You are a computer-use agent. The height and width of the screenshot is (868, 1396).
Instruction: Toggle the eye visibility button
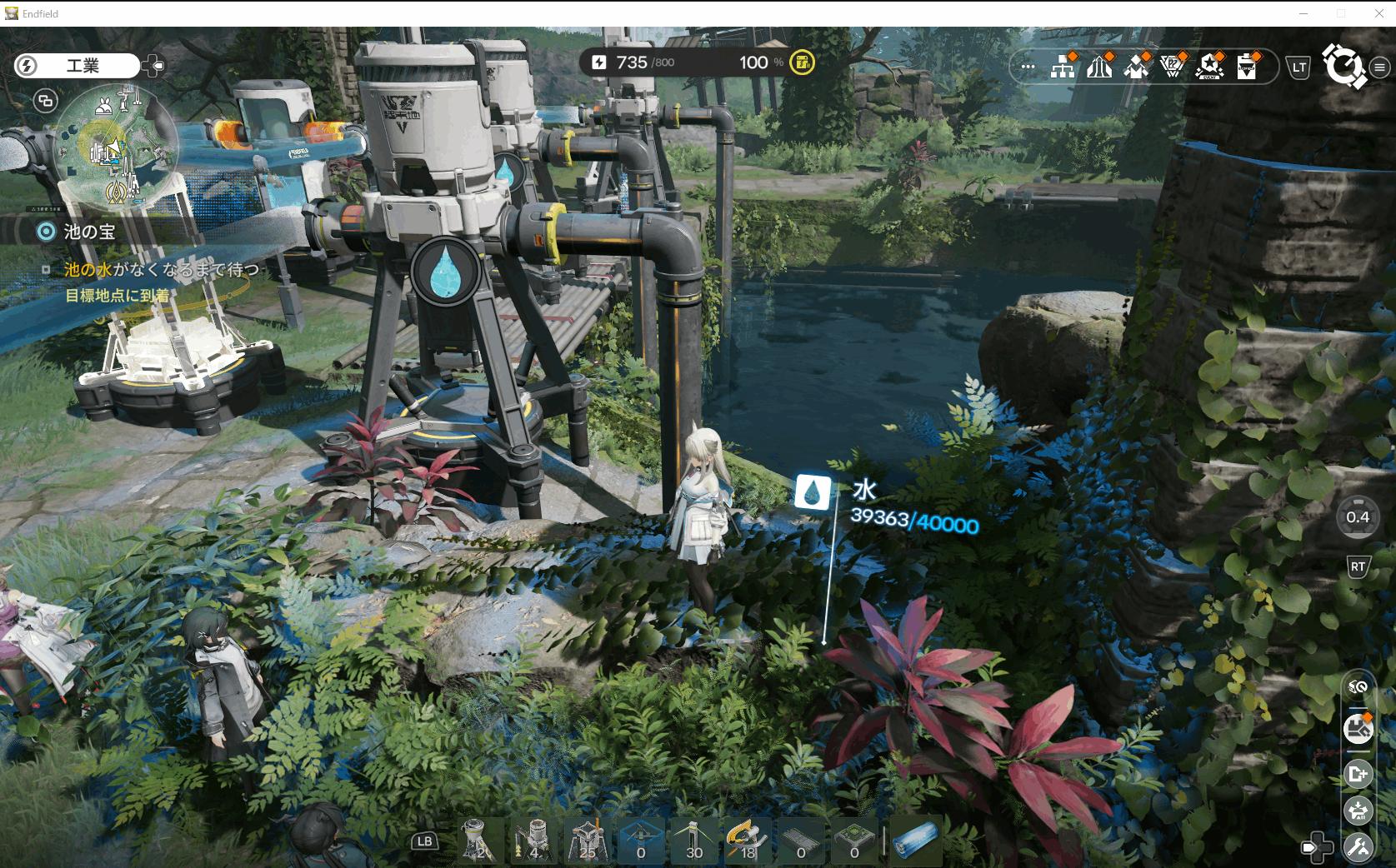click(1358, 687)
